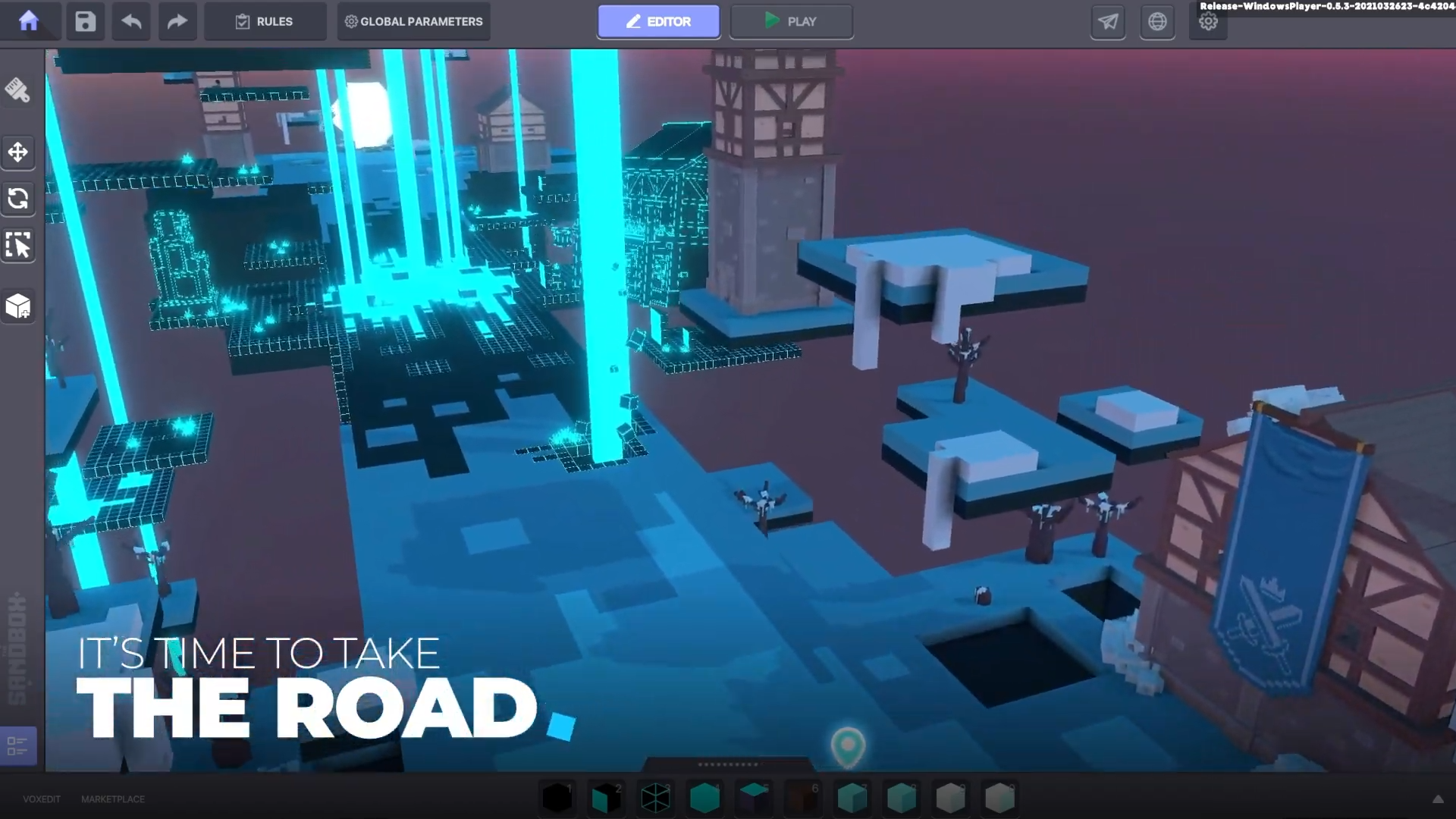Open Global Parameters

point(414,21)
